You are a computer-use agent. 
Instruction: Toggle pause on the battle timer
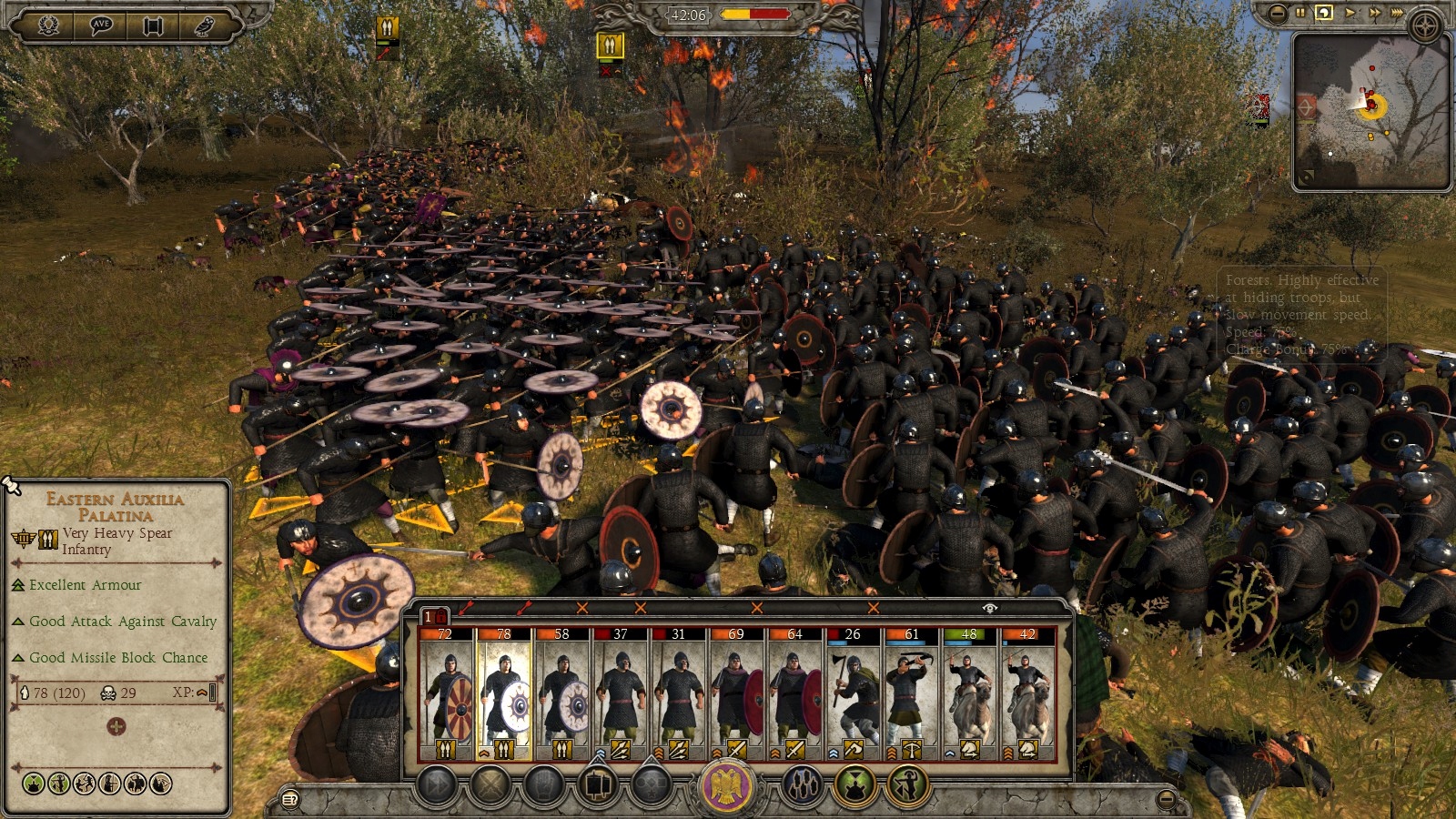click(x=1300, y=13)
